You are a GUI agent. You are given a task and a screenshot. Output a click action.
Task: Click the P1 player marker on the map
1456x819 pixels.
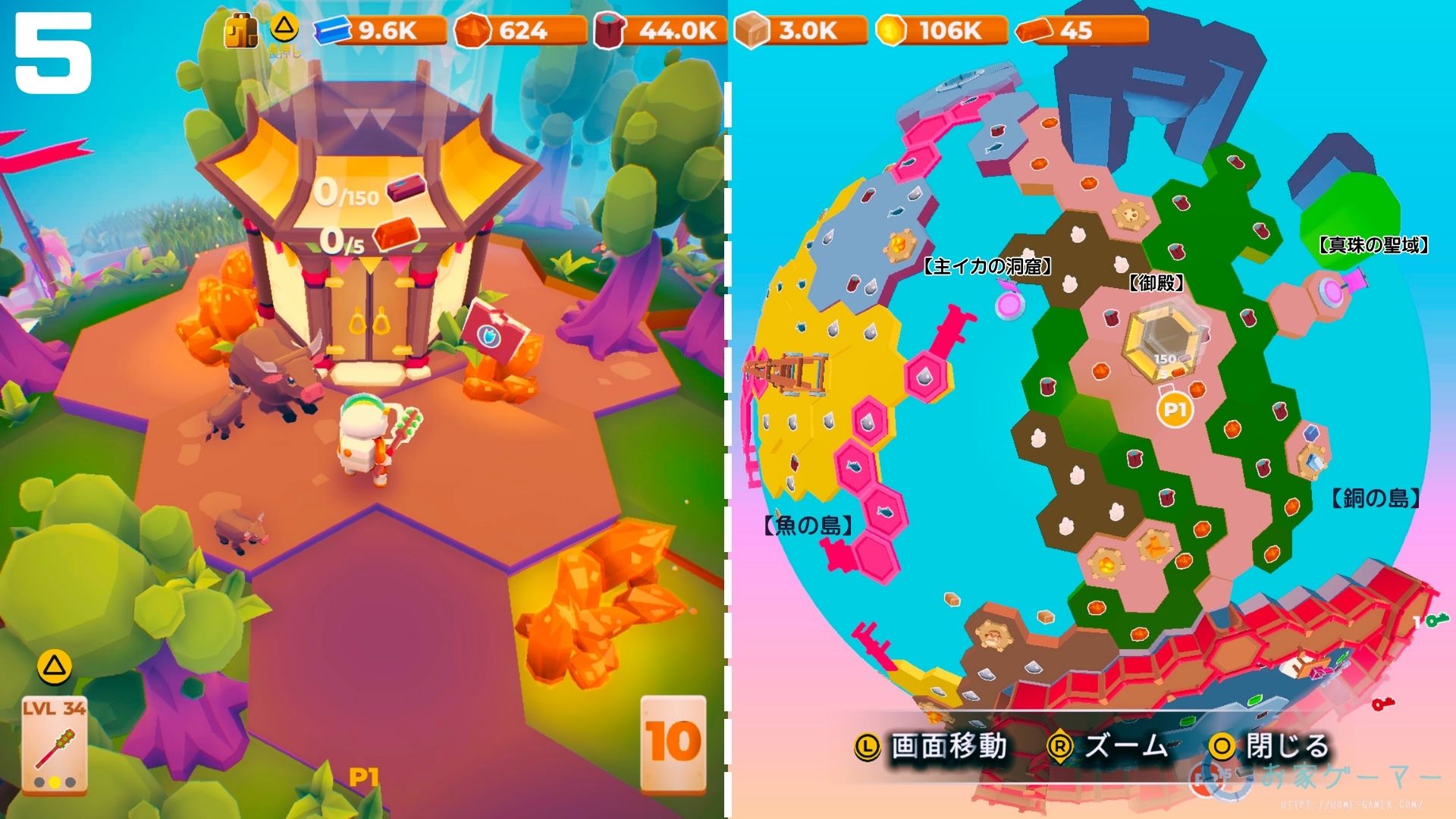[1174, 409]
